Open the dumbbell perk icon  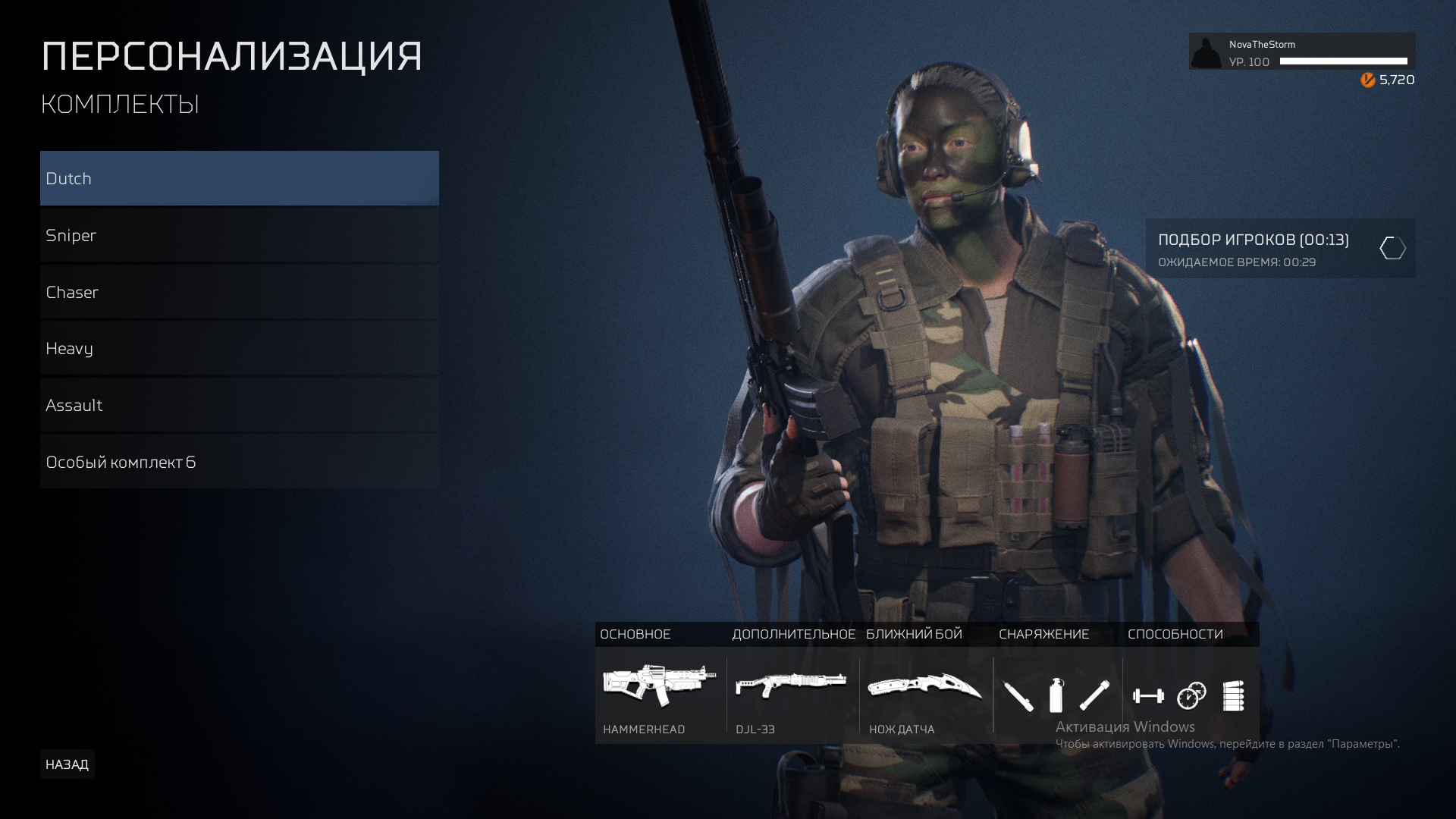(1148, 695)
